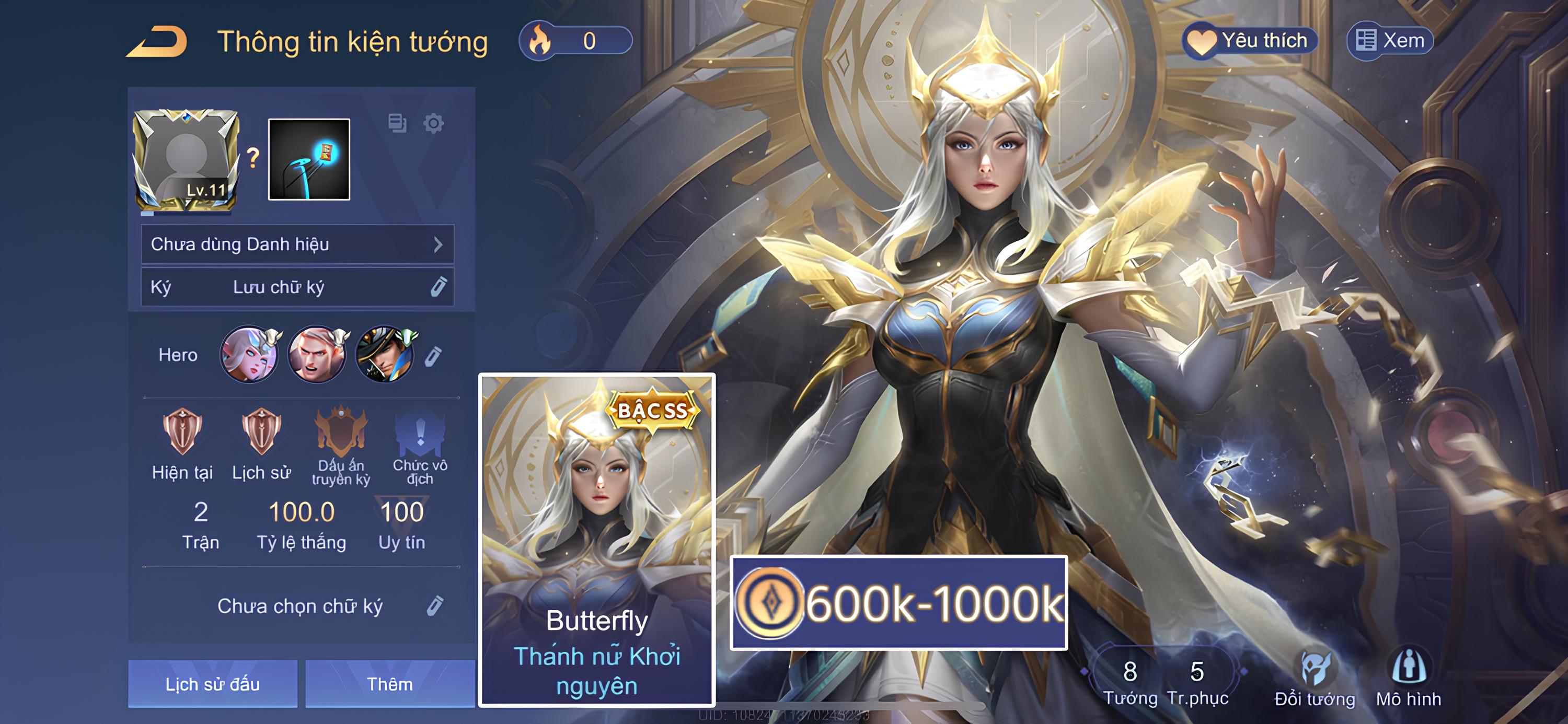Select the player avatar frame
The width and height of the screenshot is (1568, 724).
pos(186,160)
